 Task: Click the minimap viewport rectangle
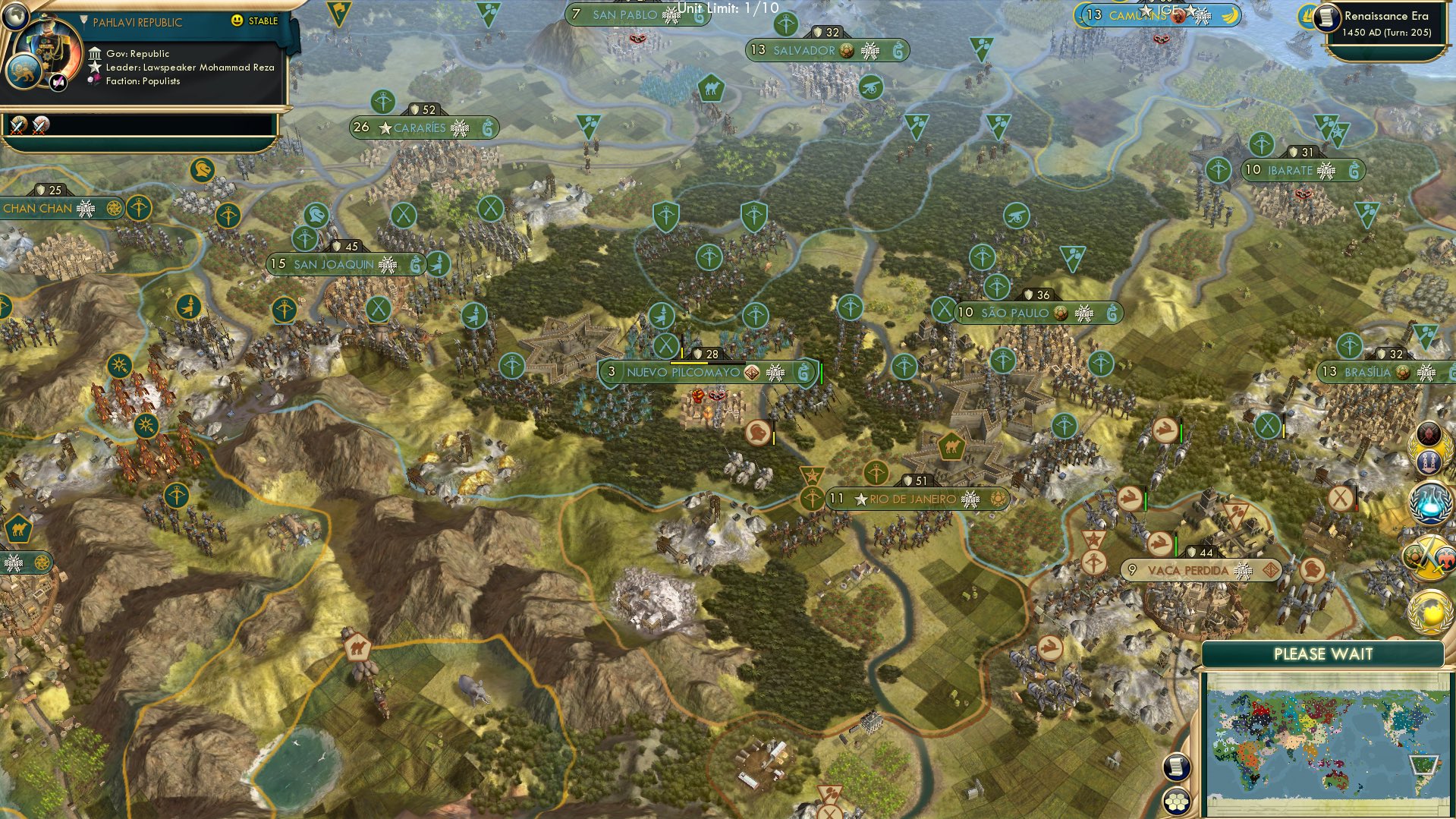(x=1424, y=765)
